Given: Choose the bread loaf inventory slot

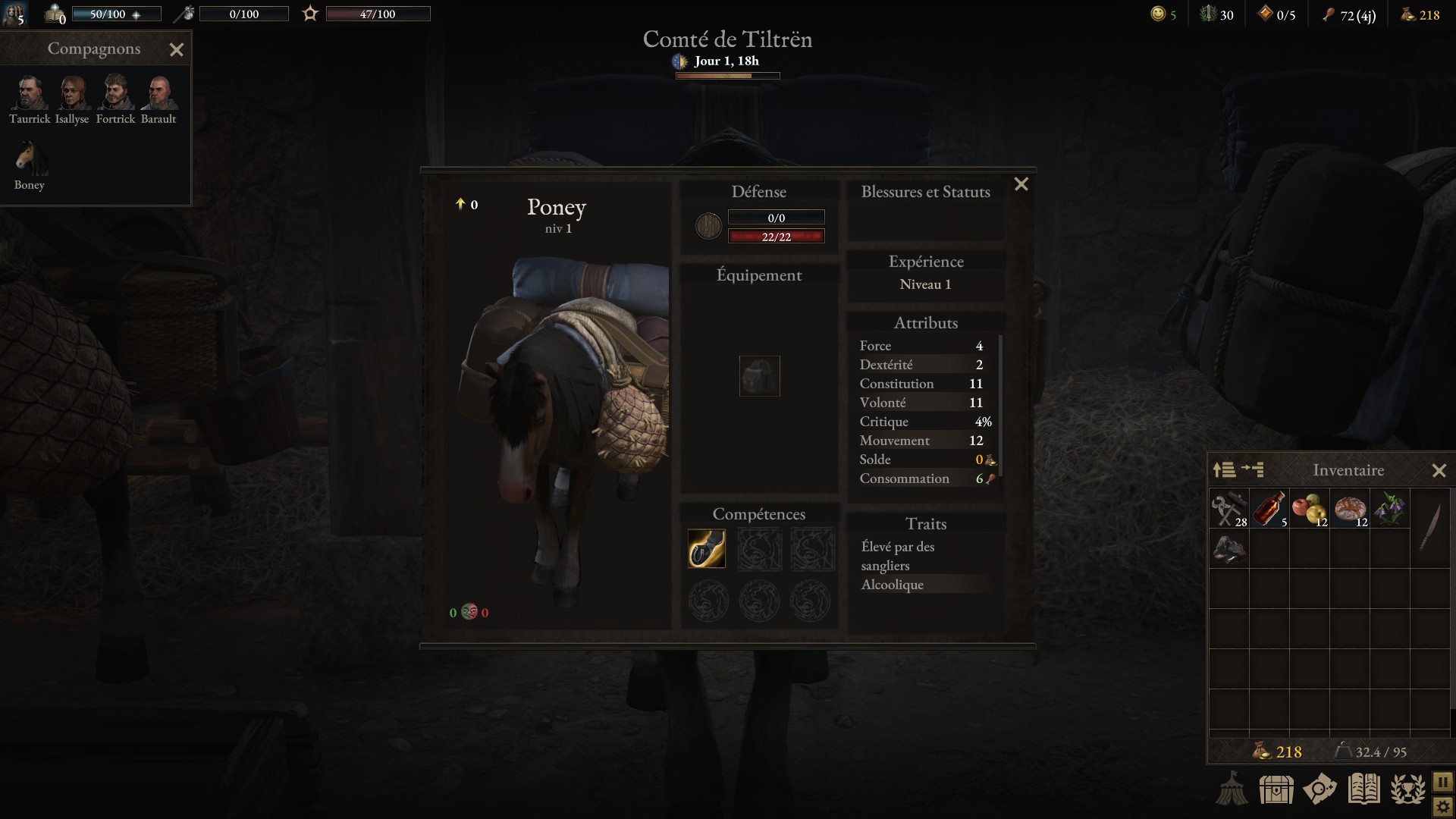Looking at the screenshot, I should 1350,509.
